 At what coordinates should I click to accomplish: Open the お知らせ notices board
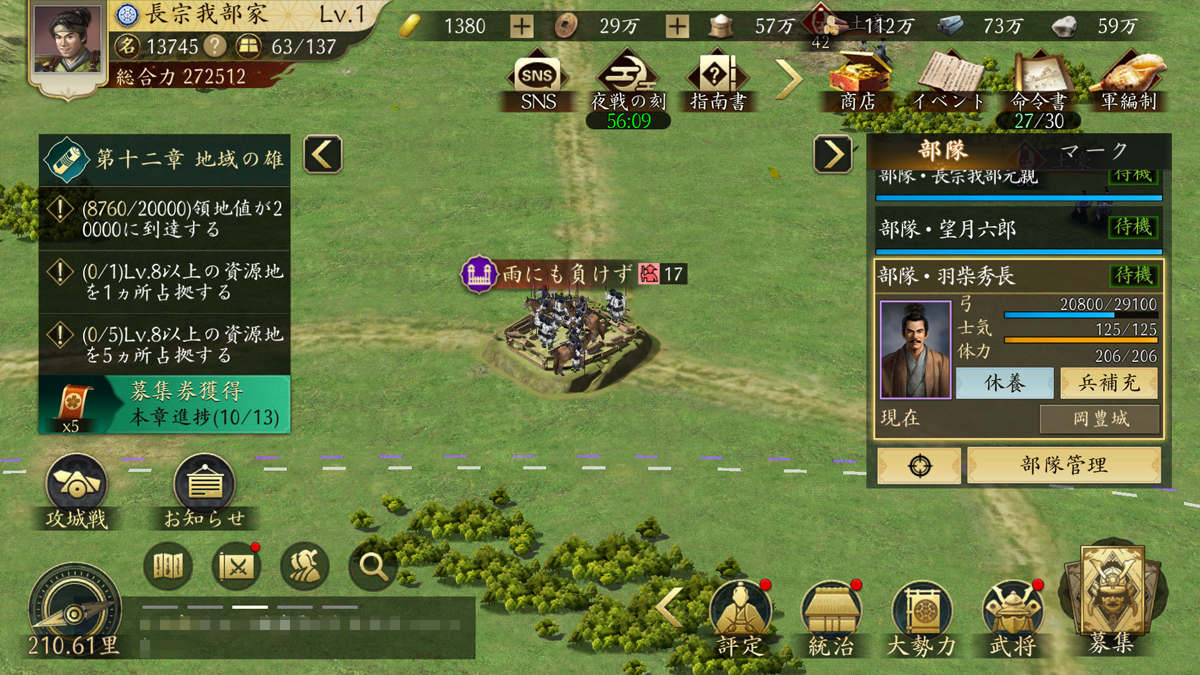[205, 489]
